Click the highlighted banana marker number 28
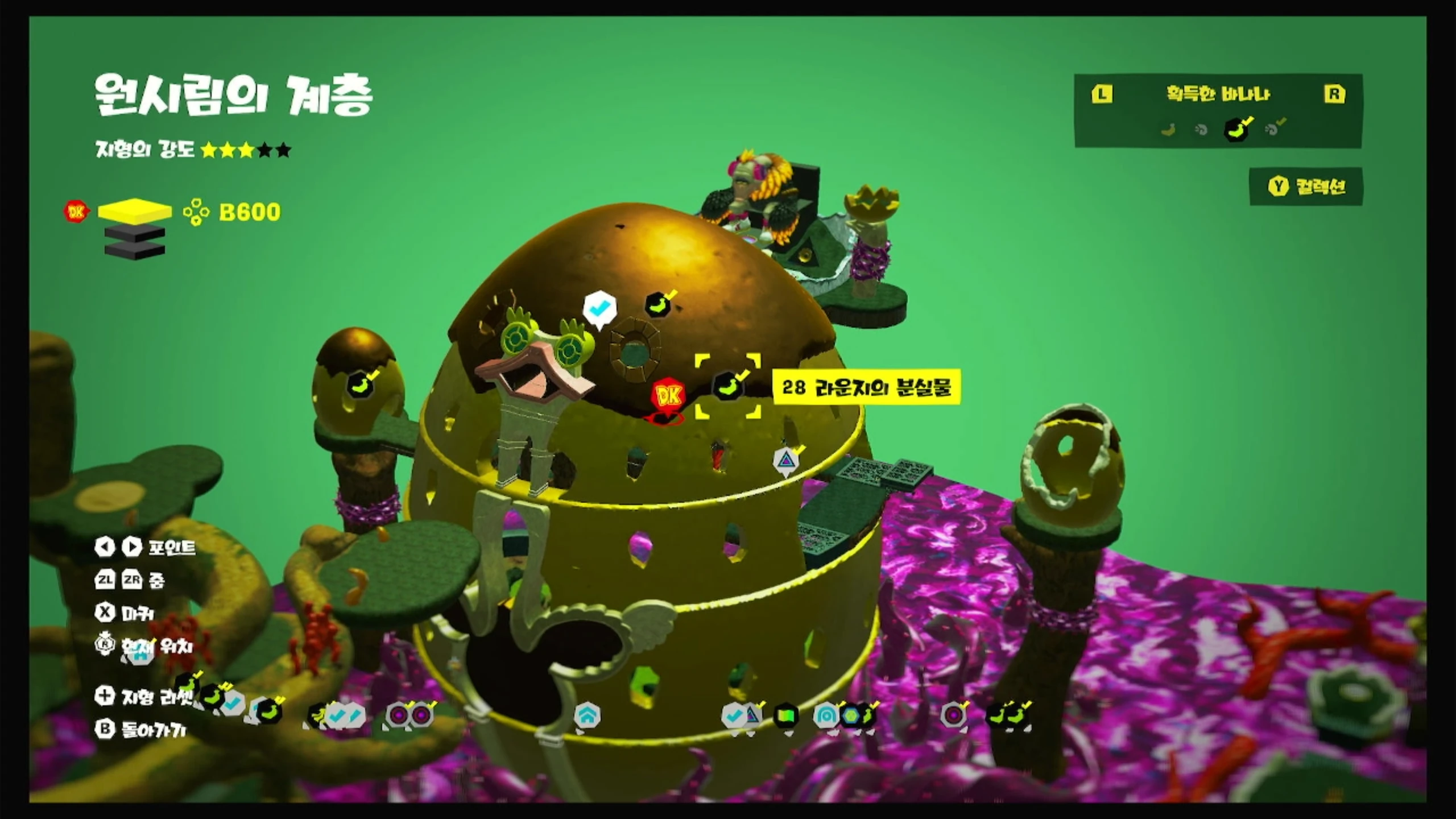1456x819 pixels. tap(728, 386)
